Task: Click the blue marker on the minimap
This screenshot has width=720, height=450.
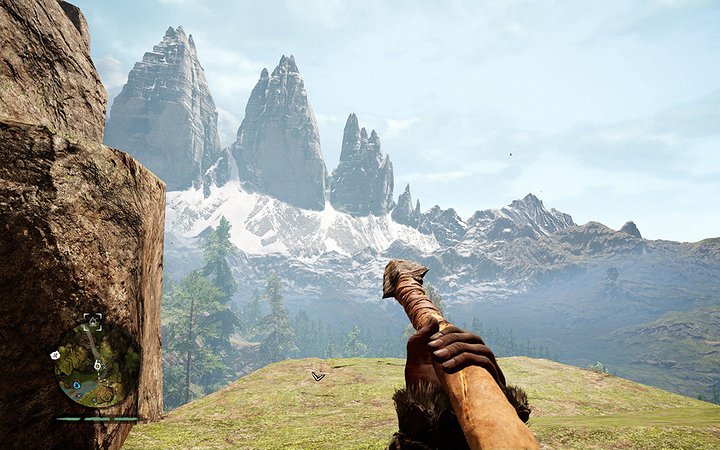Action: (x=76, y=384)
